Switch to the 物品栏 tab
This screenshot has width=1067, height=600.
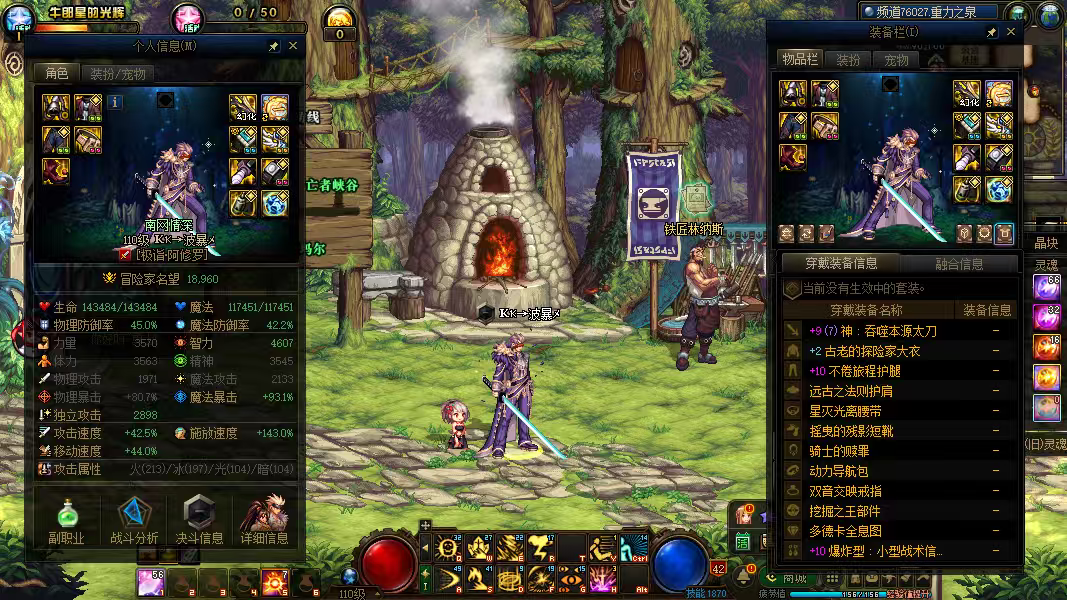[800, 59]
